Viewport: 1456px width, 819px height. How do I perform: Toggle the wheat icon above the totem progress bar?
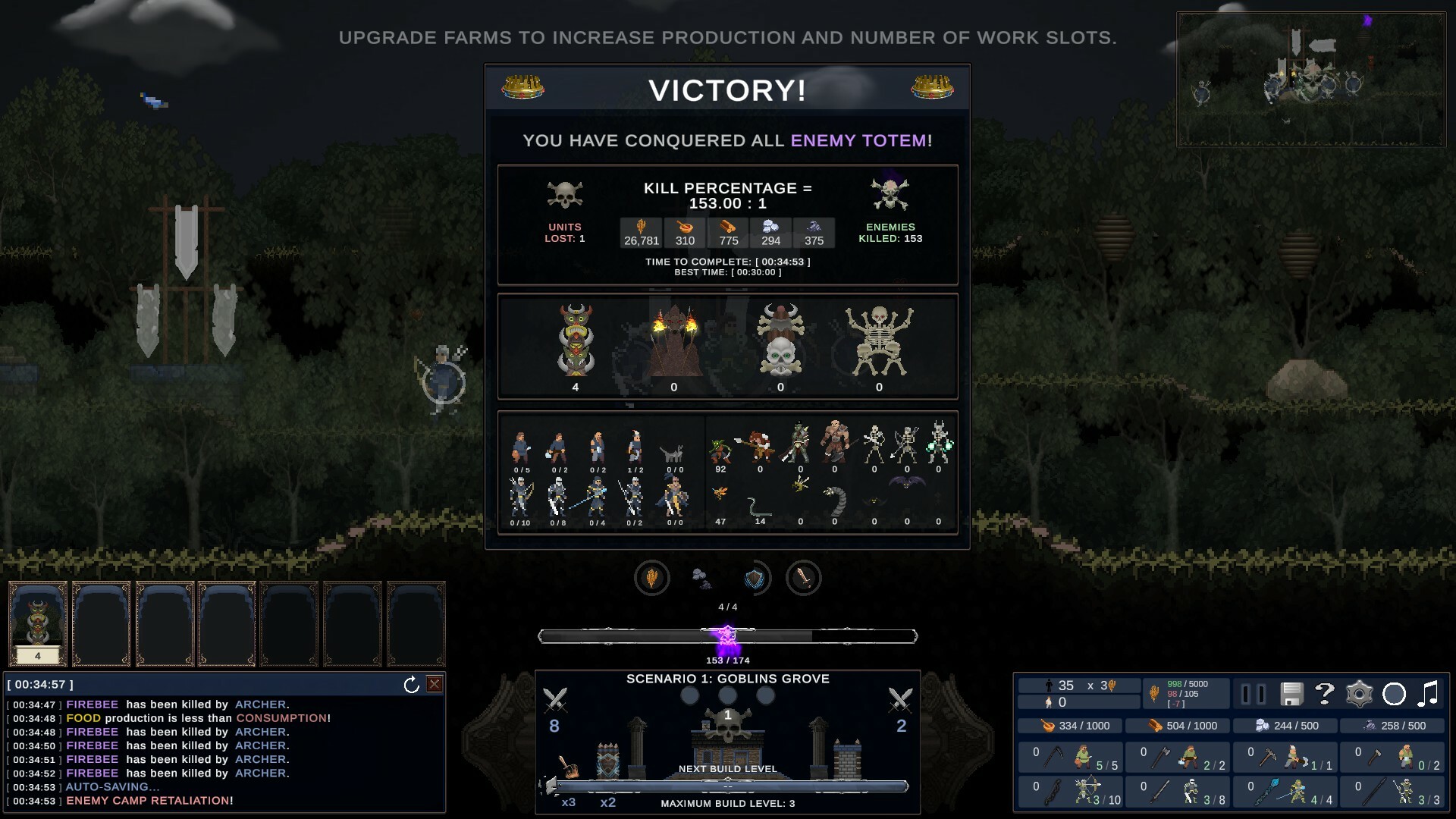pos(652,578)
